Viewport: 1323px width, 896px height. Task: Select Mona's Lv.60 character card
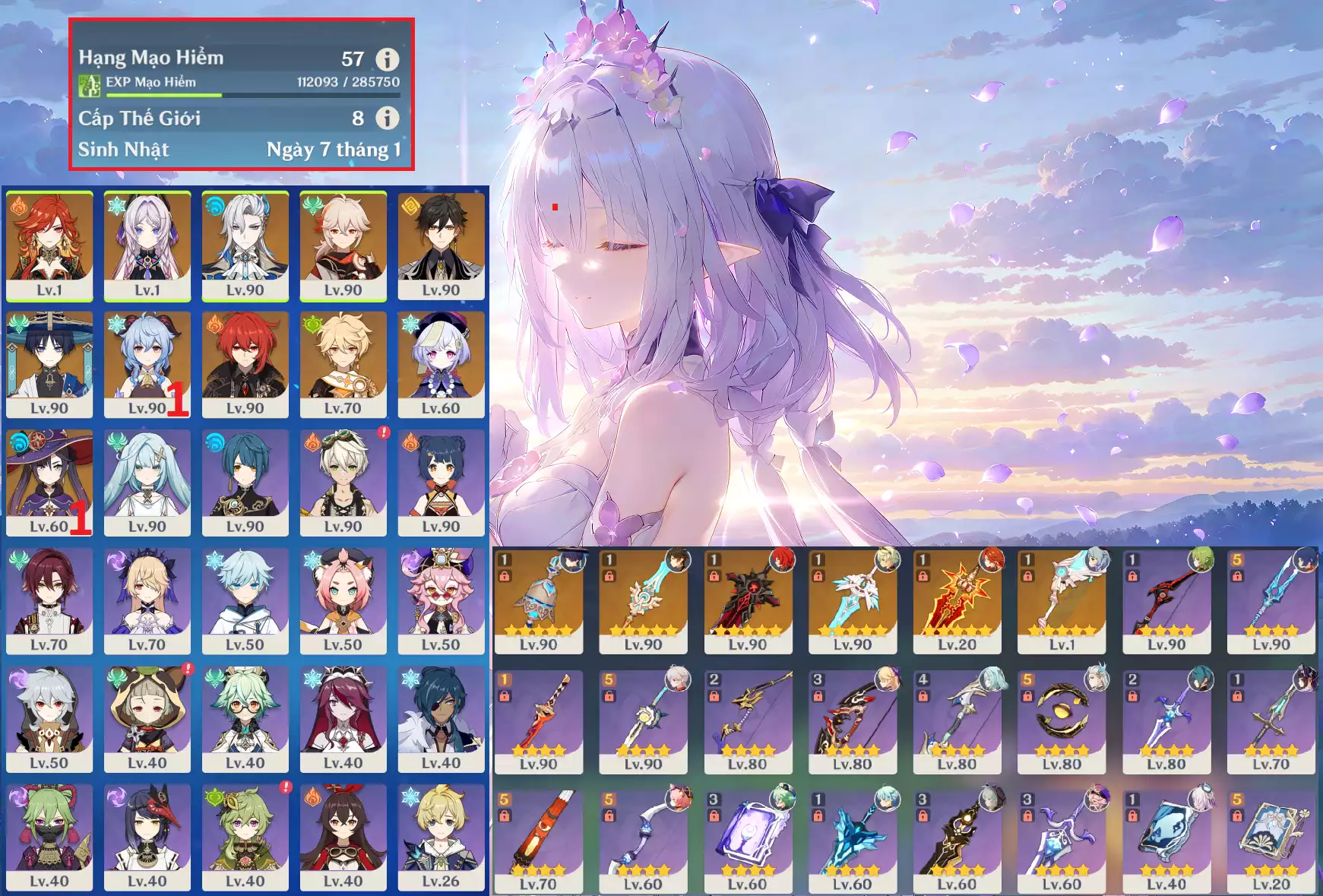49,483
